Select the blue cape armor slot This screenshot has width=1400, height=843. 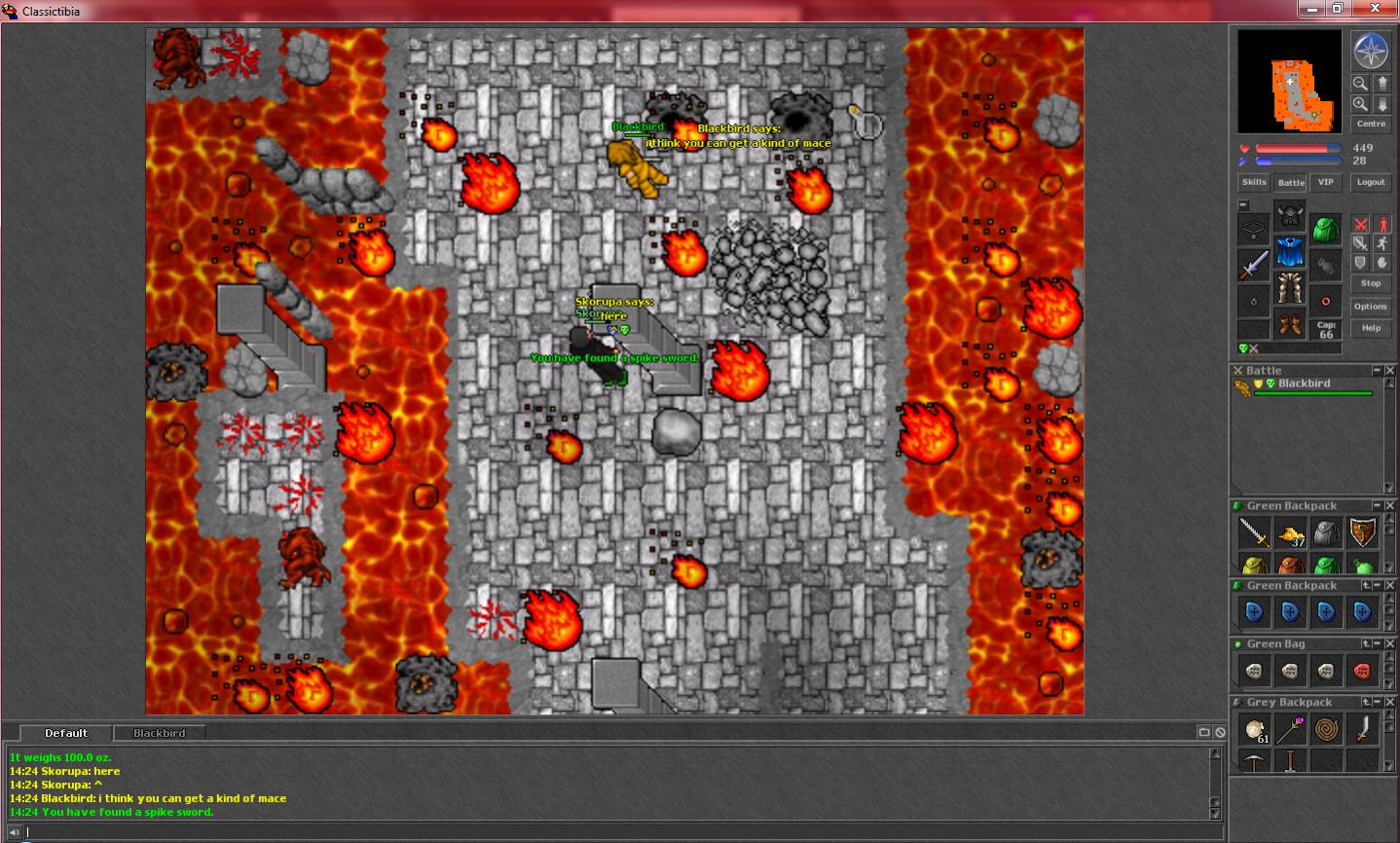point(1290,252)
